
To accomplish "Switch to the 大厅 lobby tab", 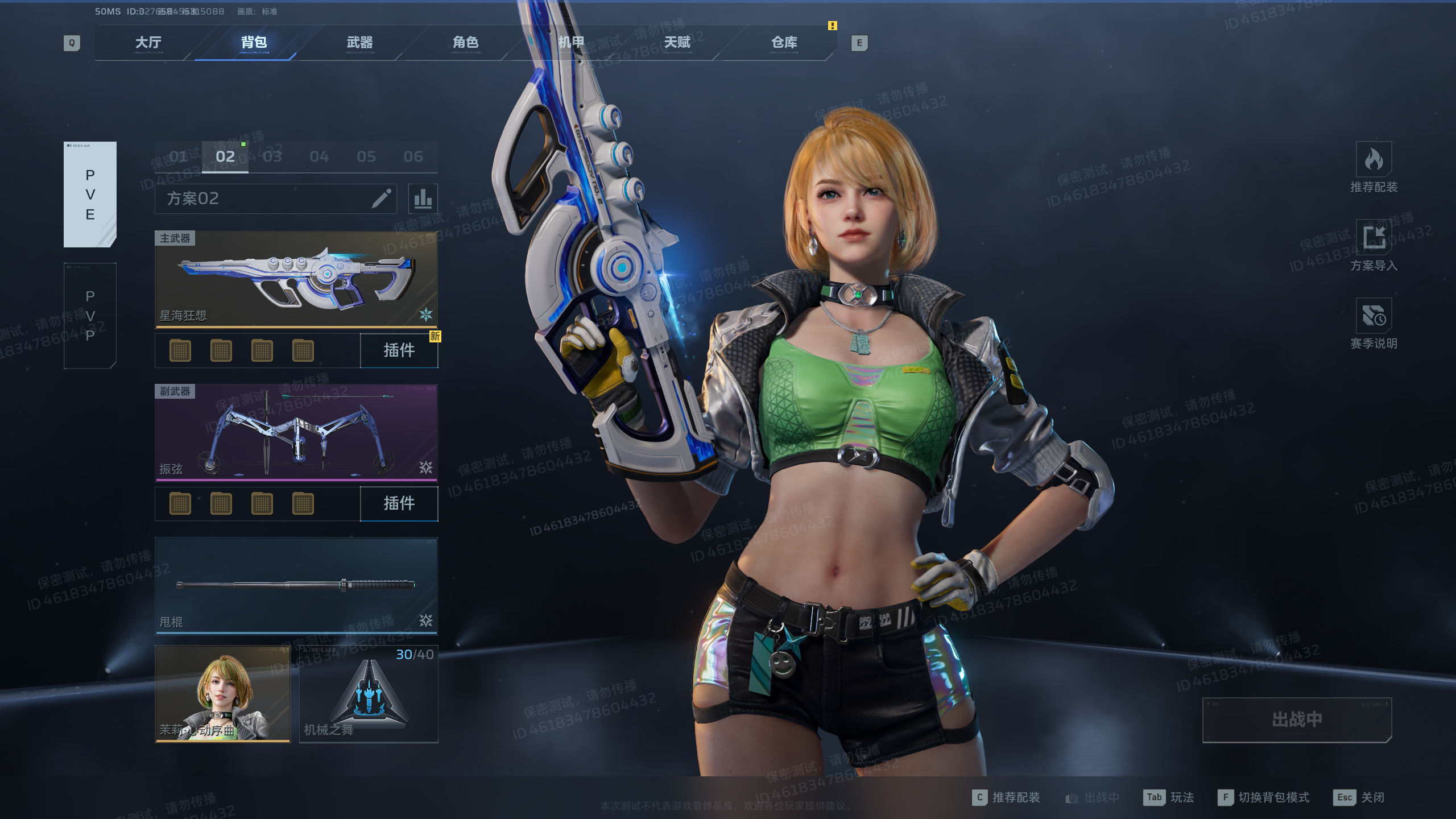I will (x=148, y=43).
